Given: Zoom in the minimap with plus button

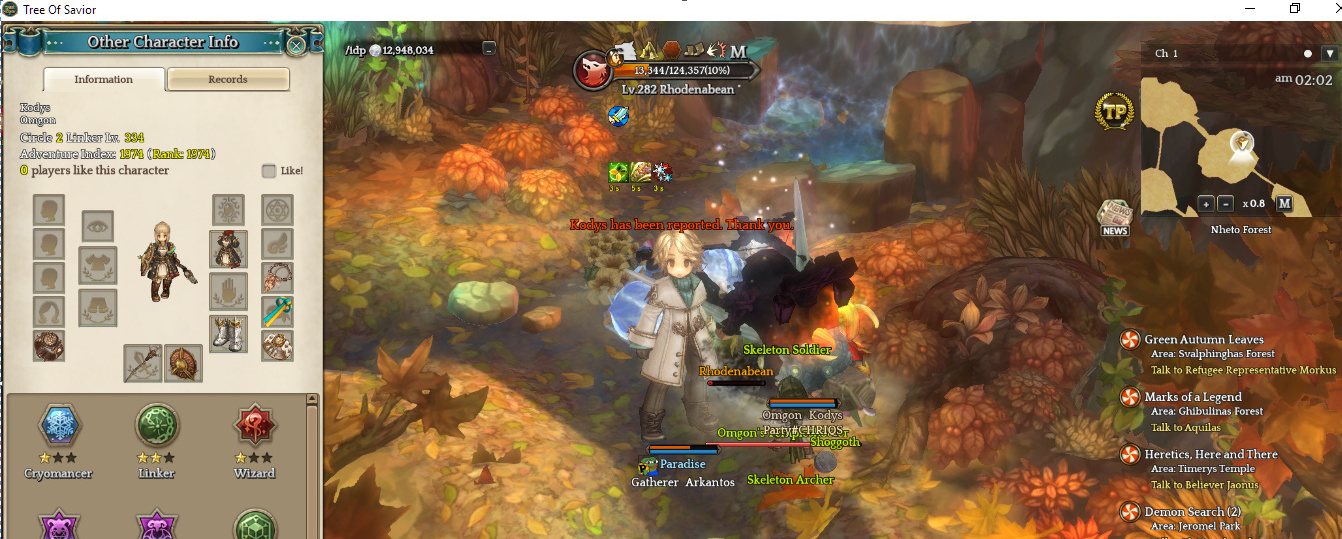Looking at the screenshot, I should click(x=1206, y=204).
